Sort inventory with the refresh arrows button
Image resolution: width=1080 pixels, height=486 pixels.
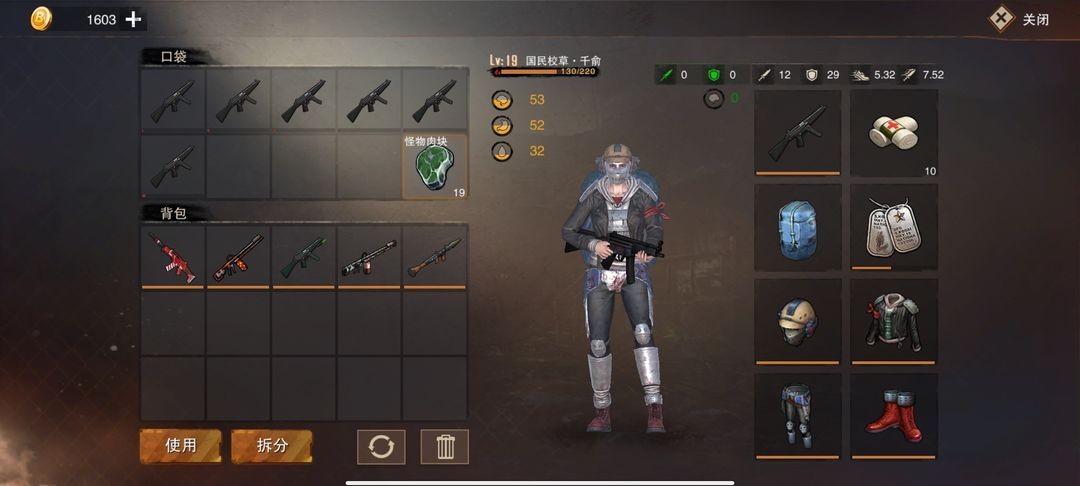(x=381, y=446)
